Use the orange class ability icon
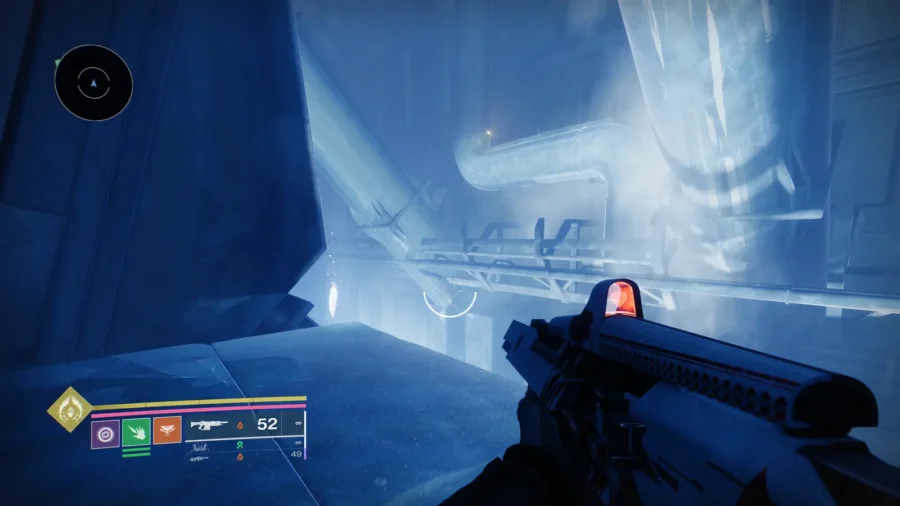900x506 pixels. coord(167,432)
